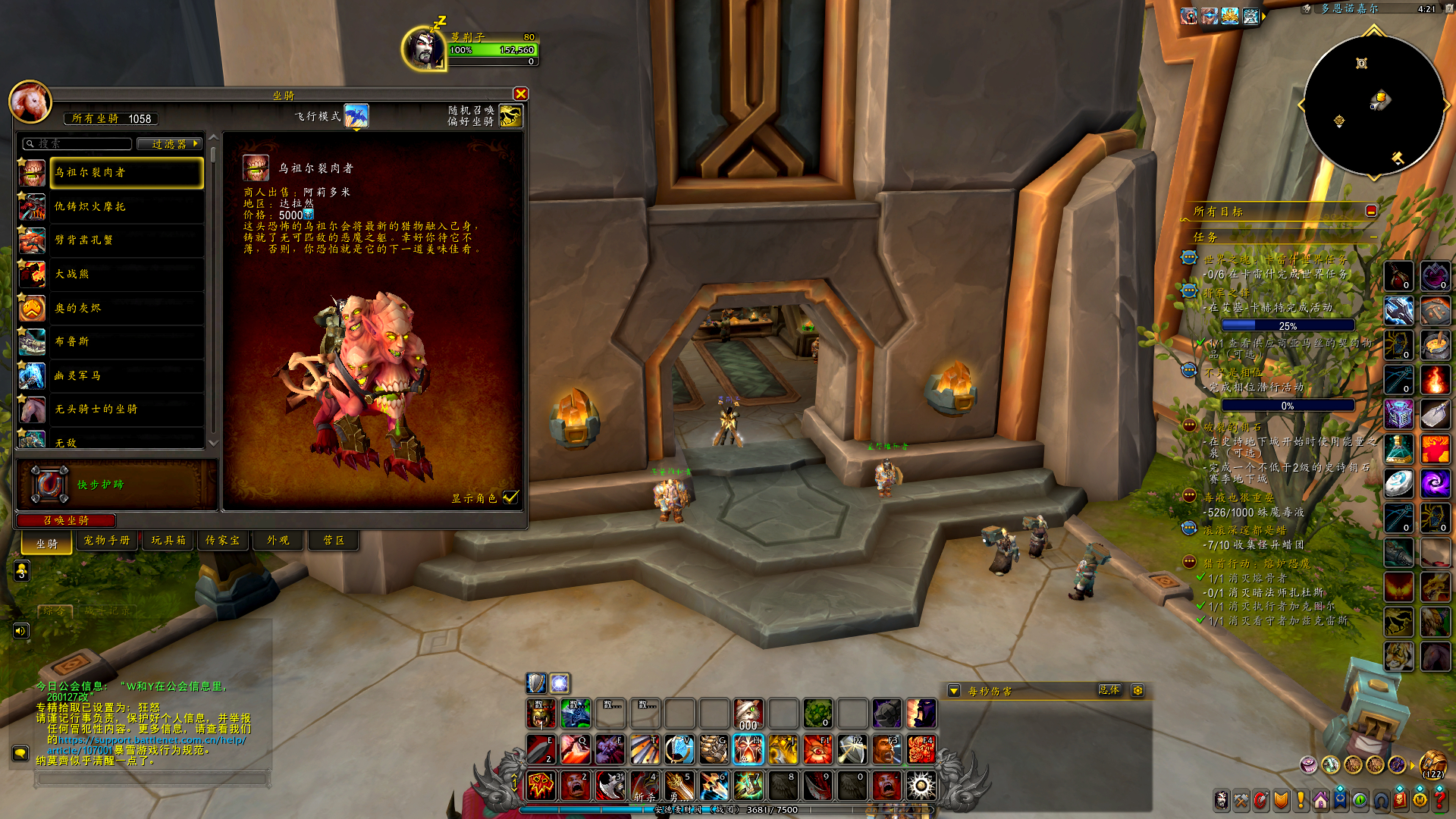Switch to the 传家宝 tab
This screenshot has width=1456, height=819.
click(222, 540)
